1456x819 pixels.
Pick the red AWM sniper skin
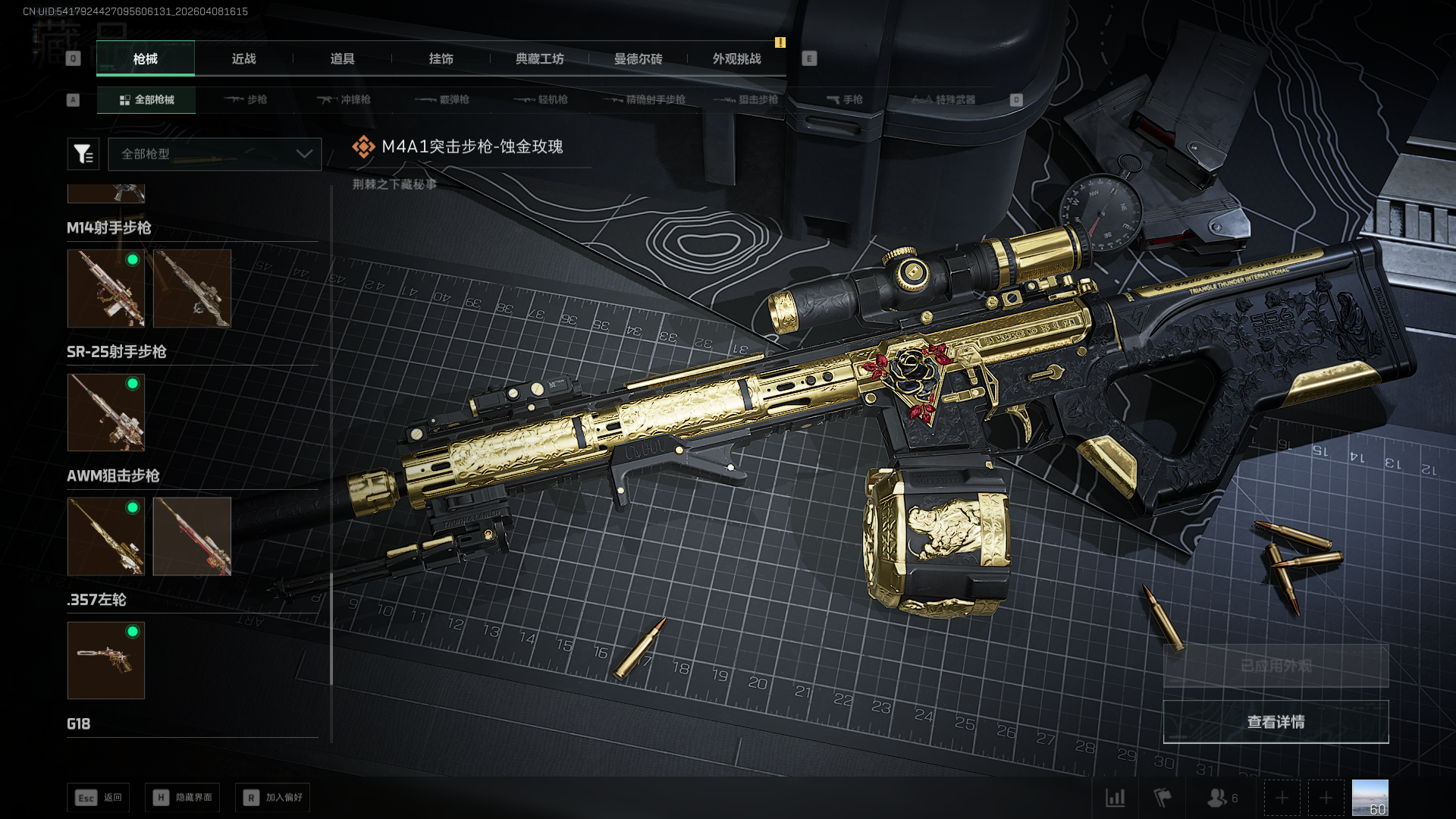coord(192,536)
